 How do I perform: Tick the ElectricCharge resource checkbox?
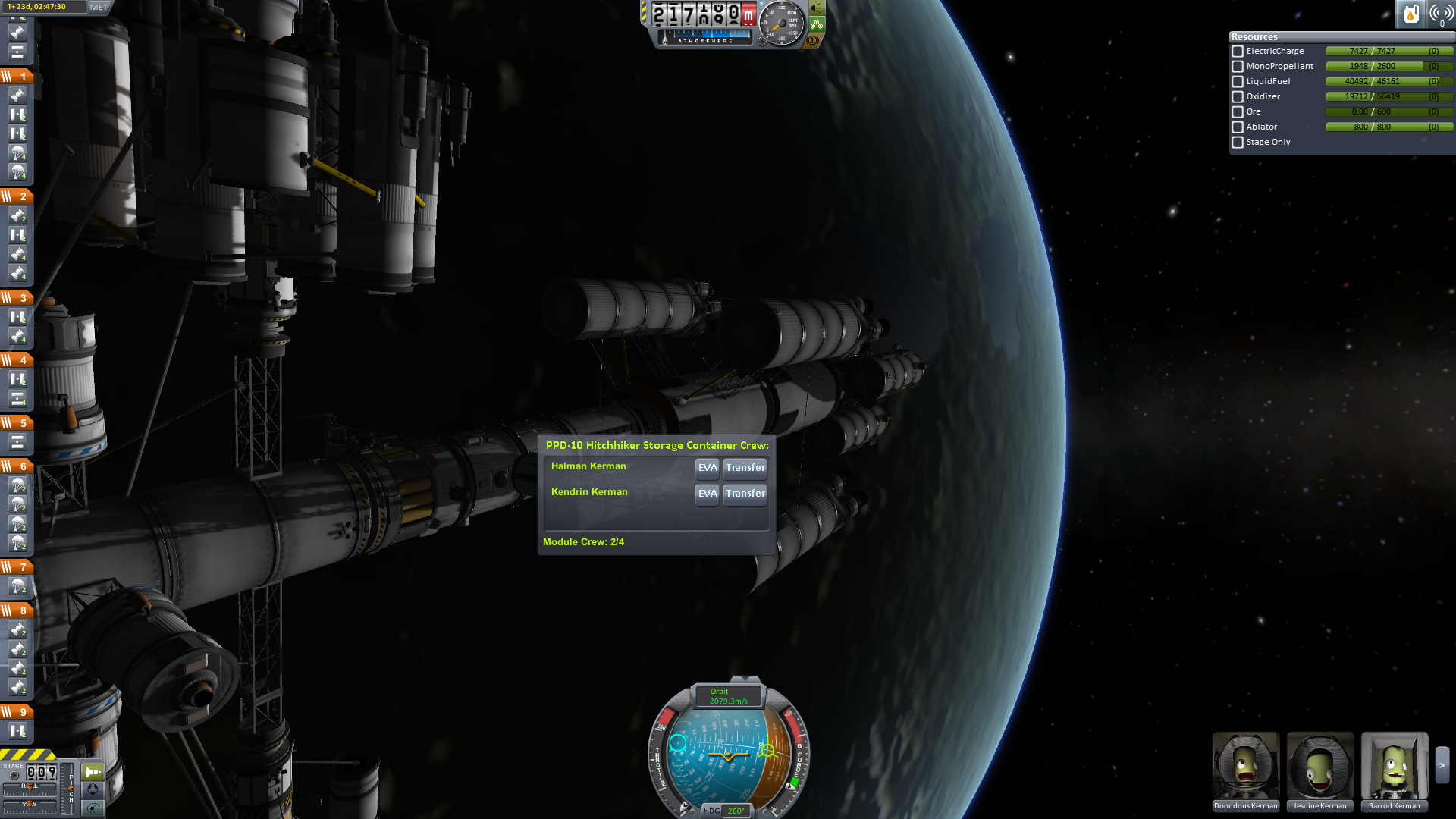[1238, 52]
